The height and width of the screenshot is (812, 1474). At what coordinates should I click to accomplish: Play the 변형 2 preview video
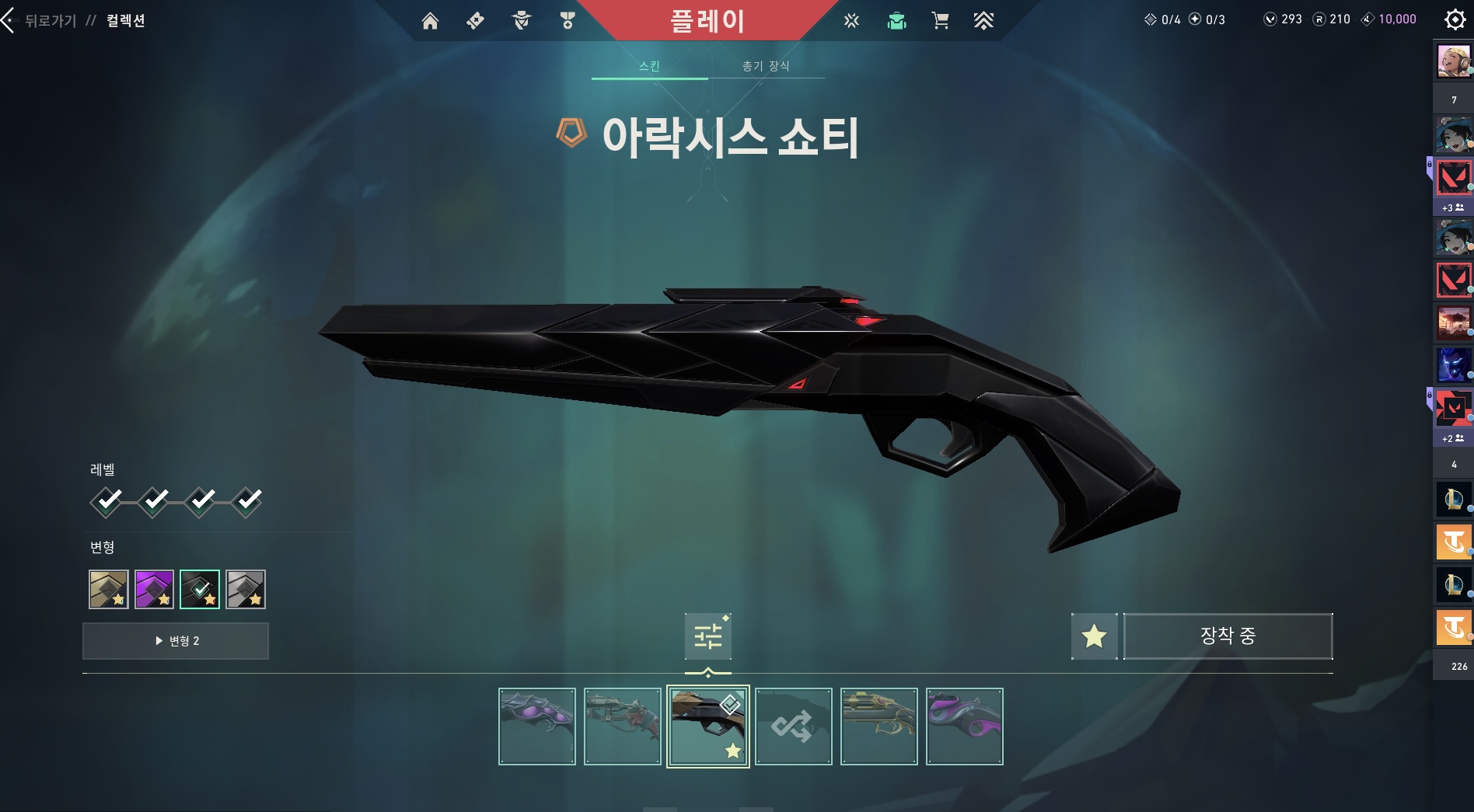click(176, 641)
